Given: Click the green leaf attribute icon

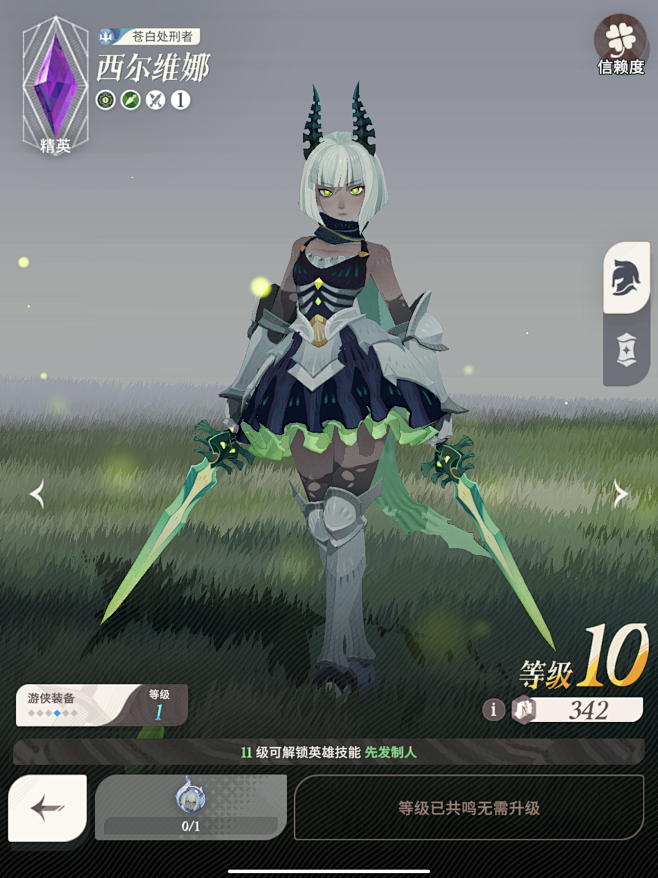Looking at the screenshot, I should tap(130, 100).
